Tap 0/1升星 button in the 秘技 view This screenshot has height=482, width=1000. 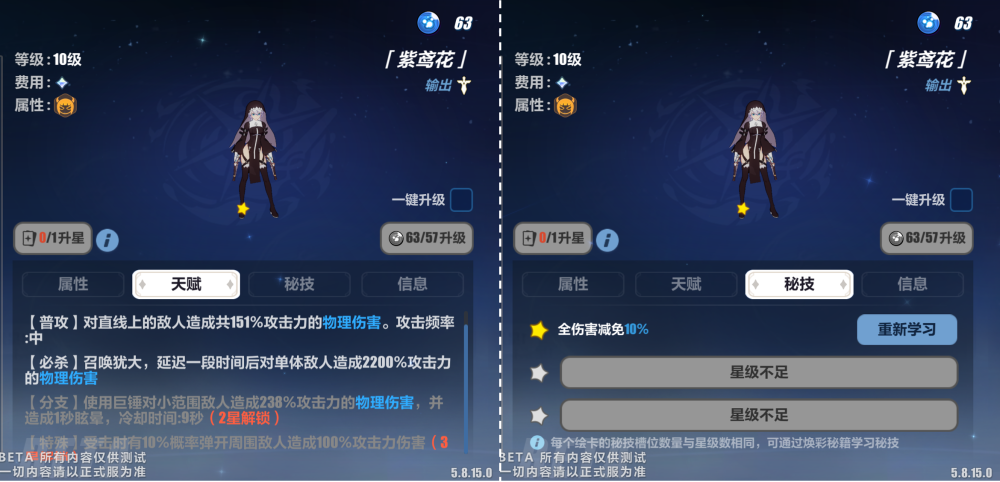552,239
